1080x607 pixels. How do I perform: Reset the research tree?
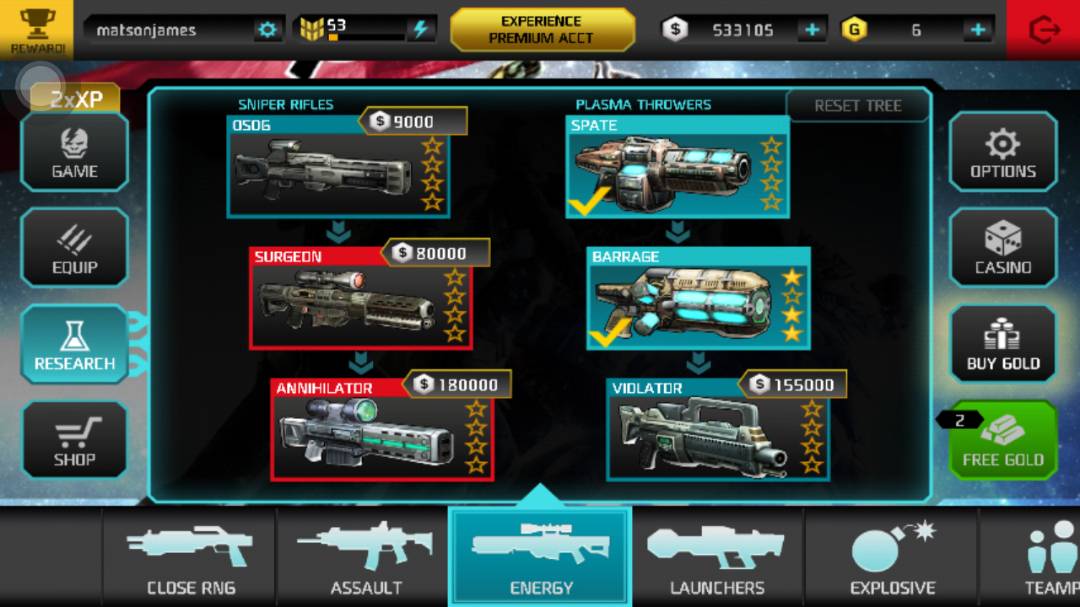tap(858, 106)
